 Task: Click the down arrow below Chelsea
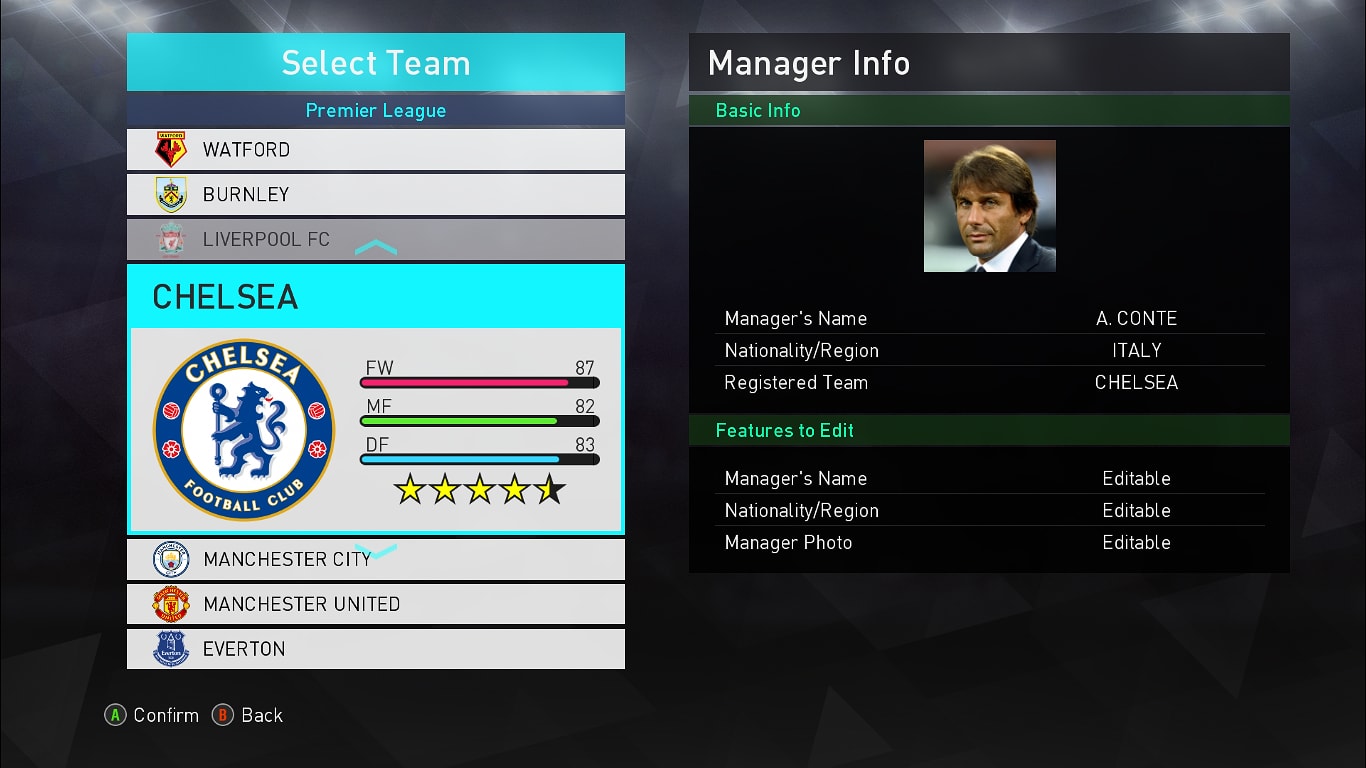(x=376, y=550)
